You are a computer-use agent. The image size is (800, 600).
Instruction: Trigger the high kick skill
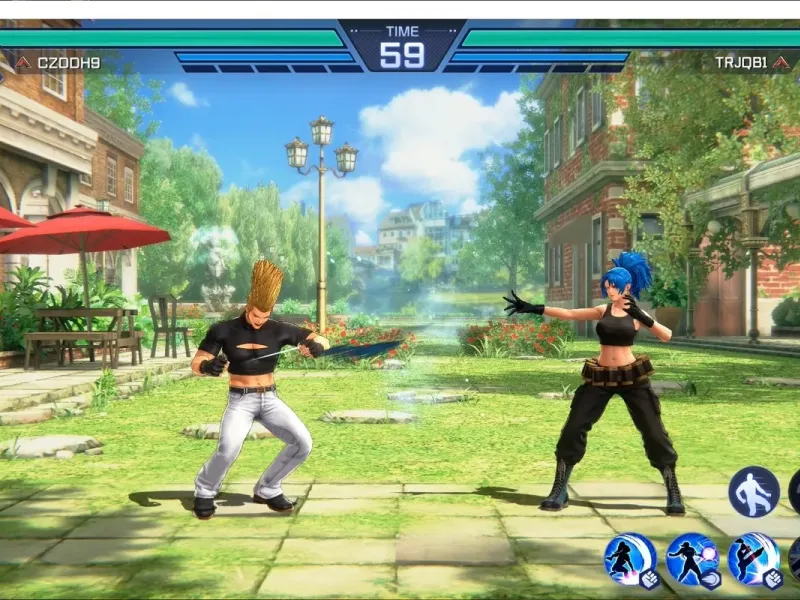click(754, 559)
